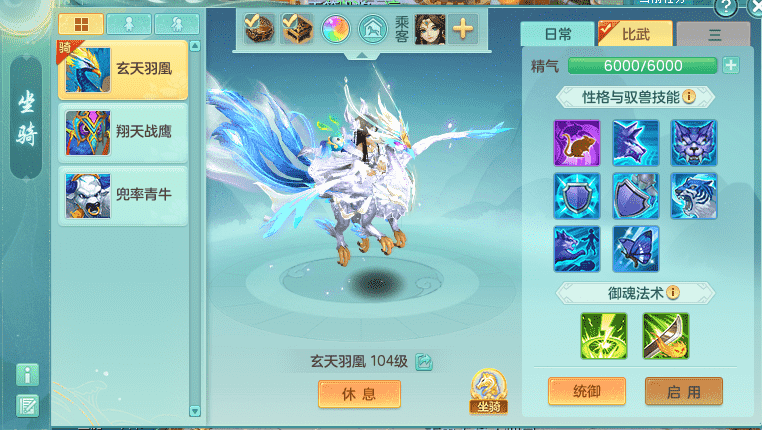Screen dimensions: 762x430
Task: Select the 玄天羽凰 mount entry
Action: (x=124, y=70)
